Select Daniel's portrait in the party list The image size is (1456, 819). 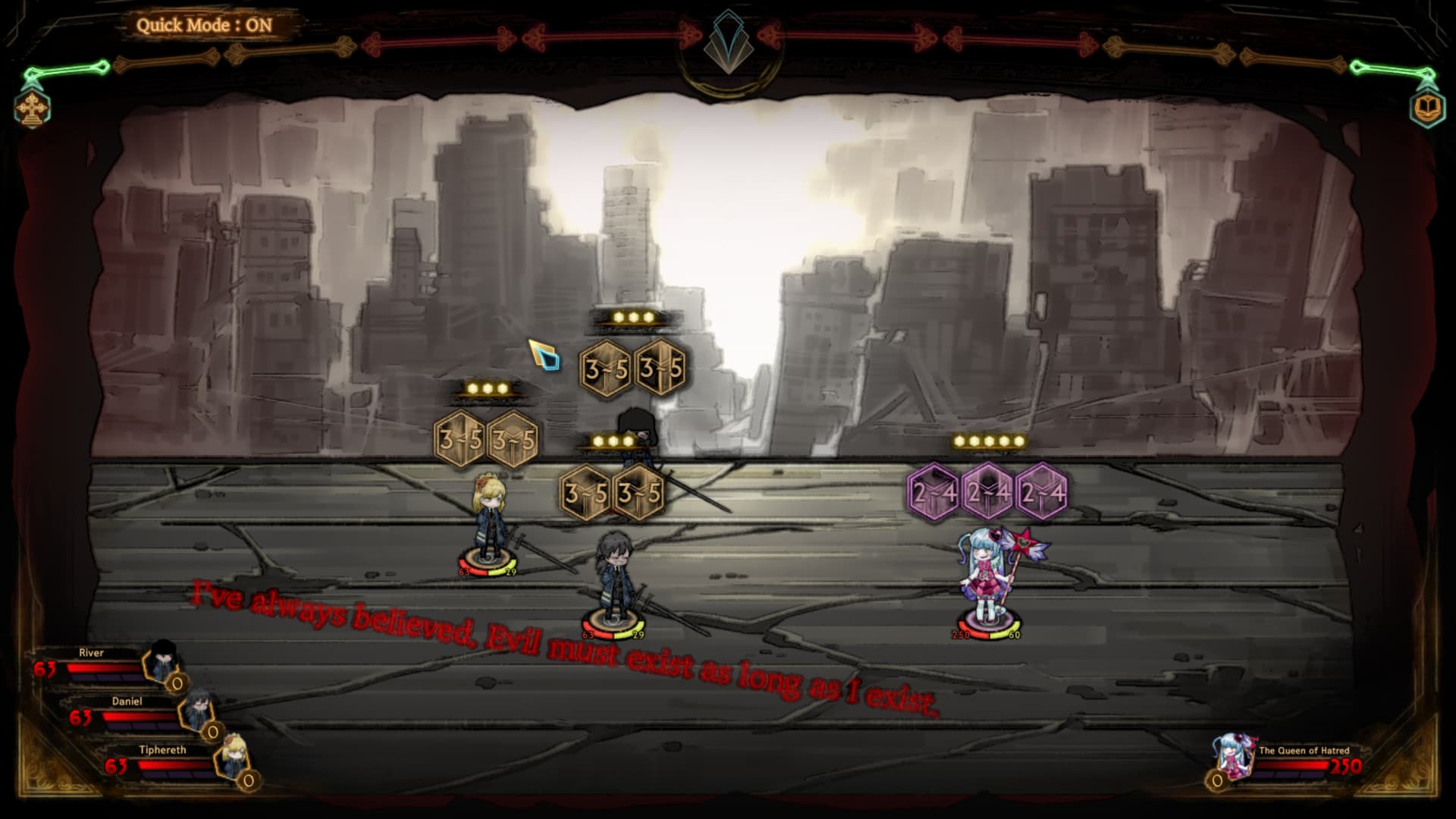tap(197, 710)
